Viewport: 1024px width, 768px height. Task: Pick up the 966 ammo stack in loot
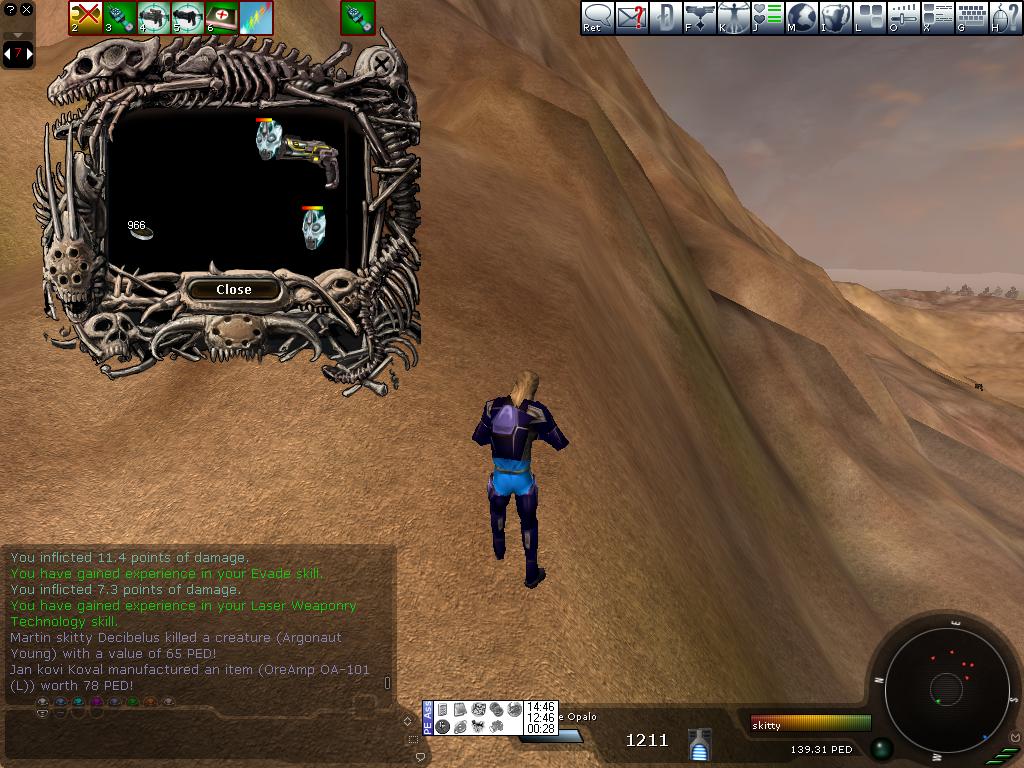pyautogui.click(x=140, y=230)
